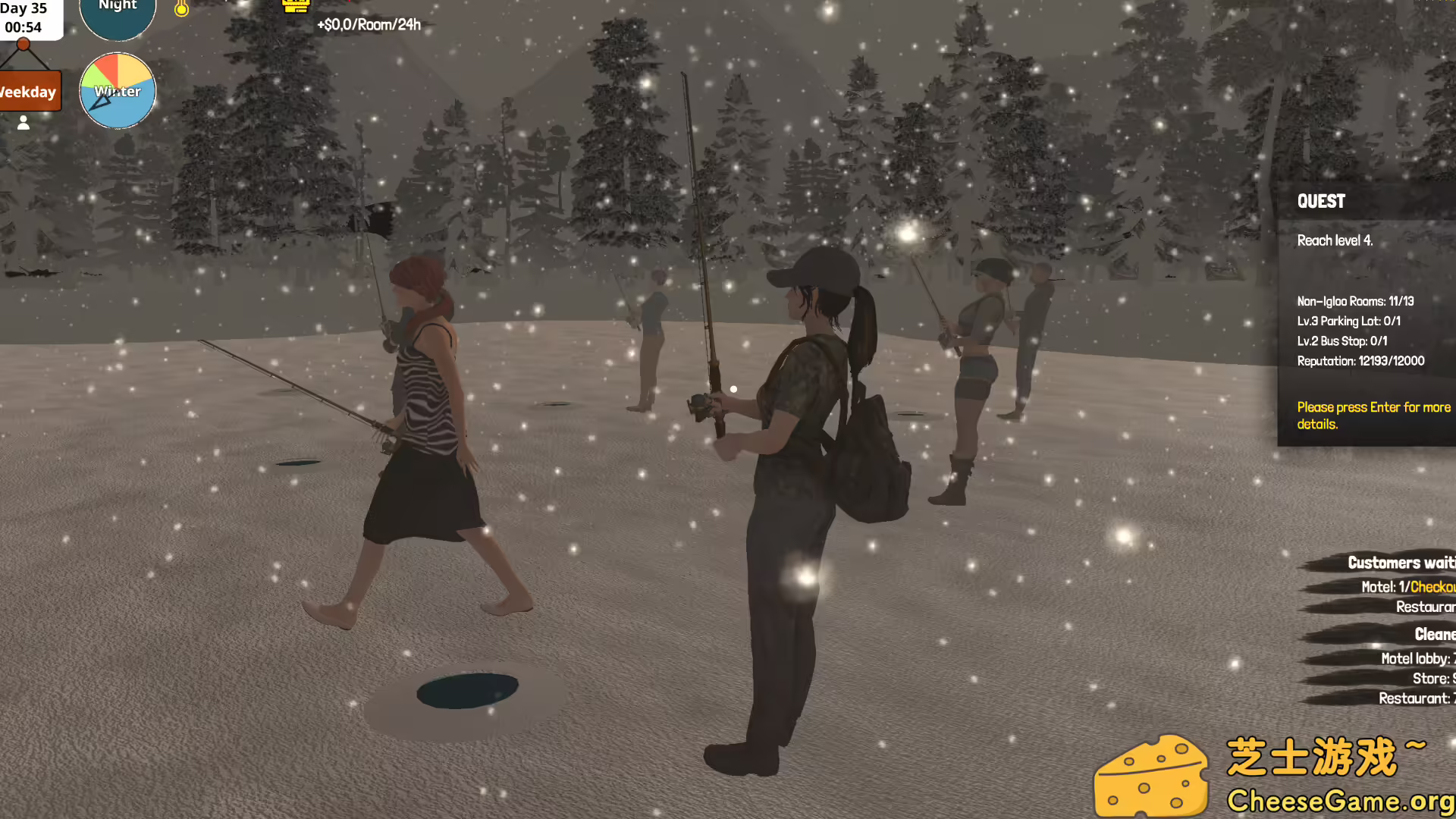Viewport: 1456px width, 819px height.
Task: Toggle the Customers waiting panel
Action: [1401, 563]
